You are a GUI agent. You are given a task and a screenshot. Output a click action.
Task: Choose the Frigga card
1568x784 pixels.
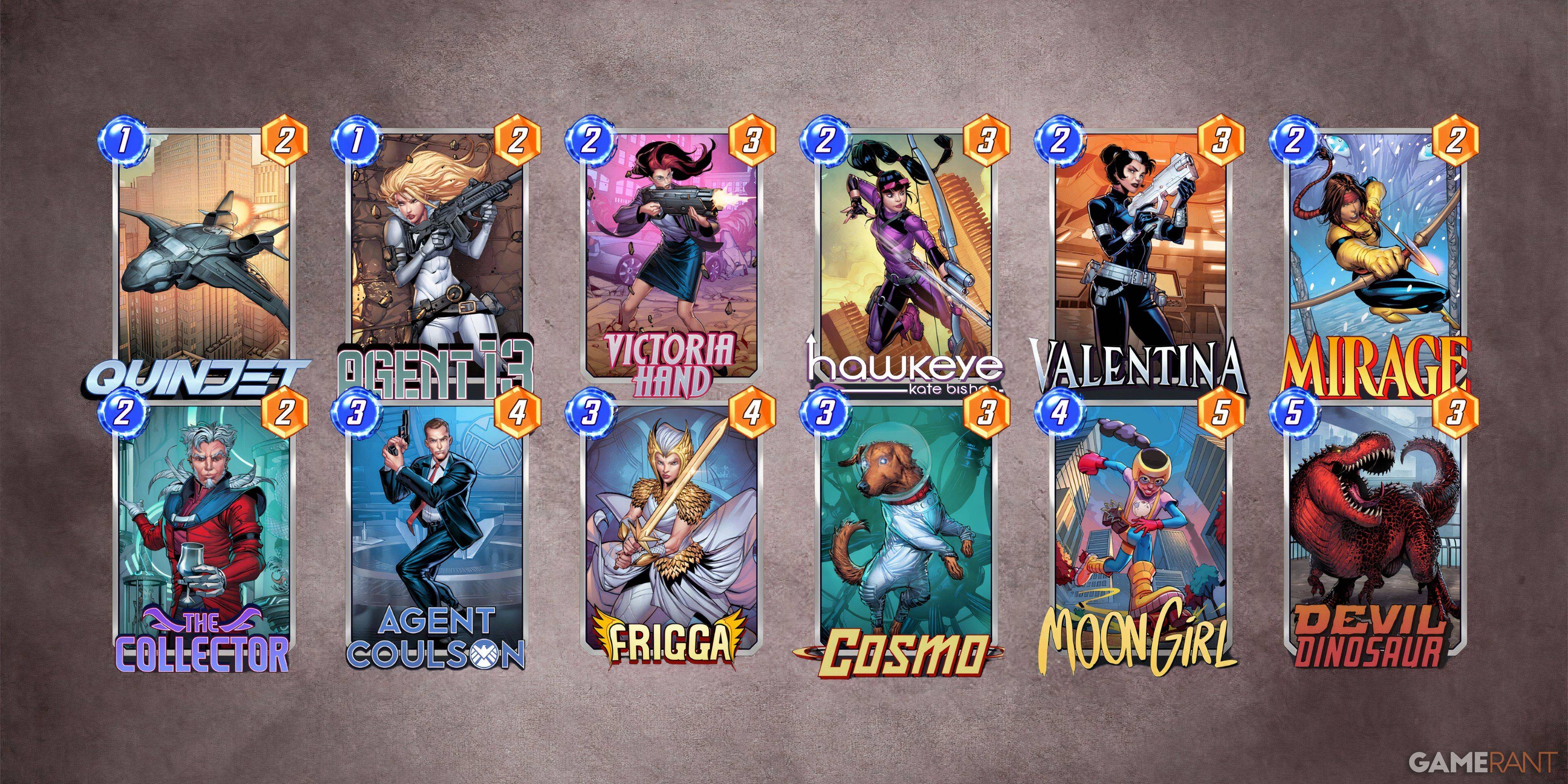(x=671, y=530)
